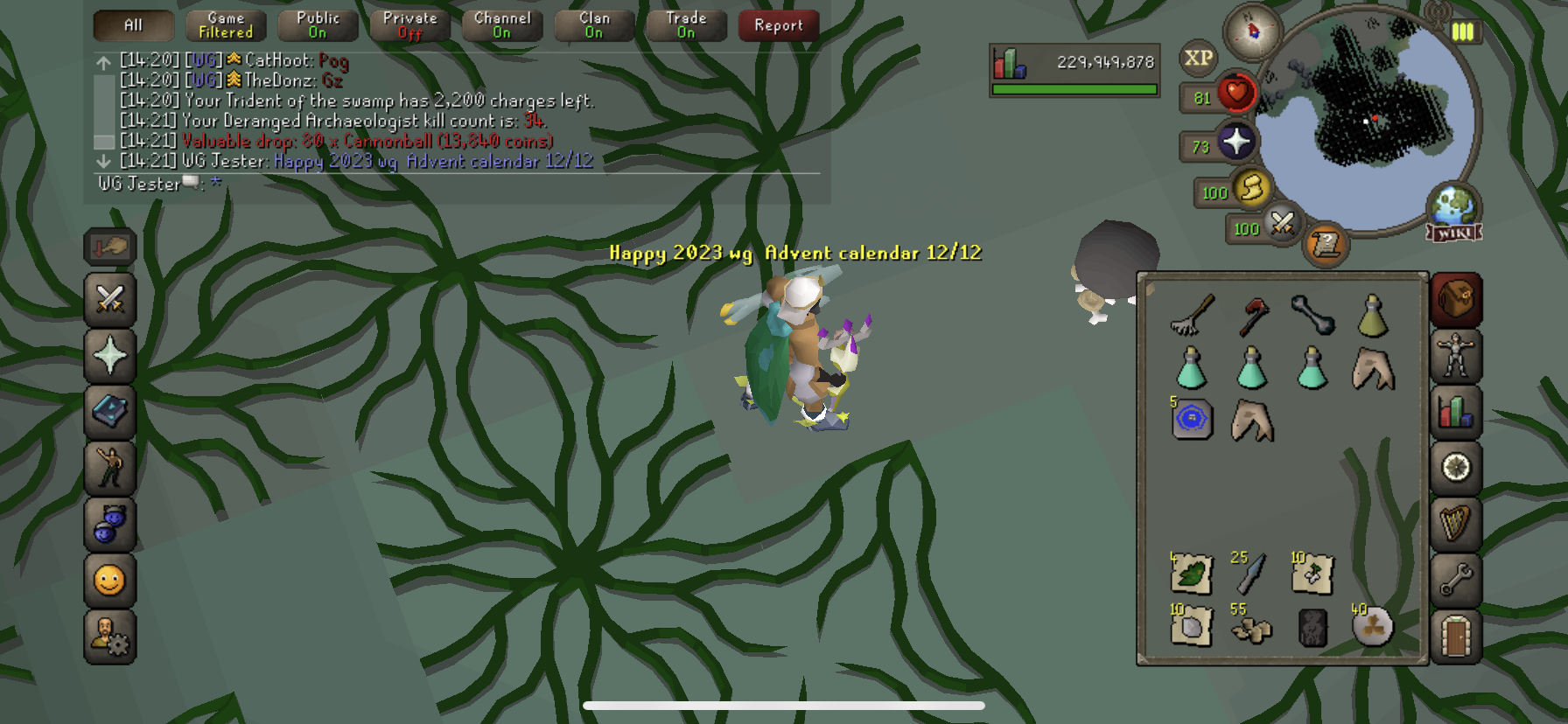This screenshot has width=1568, height=724.
Task: Switch to the All chat tab
Action: coord(133,25)
